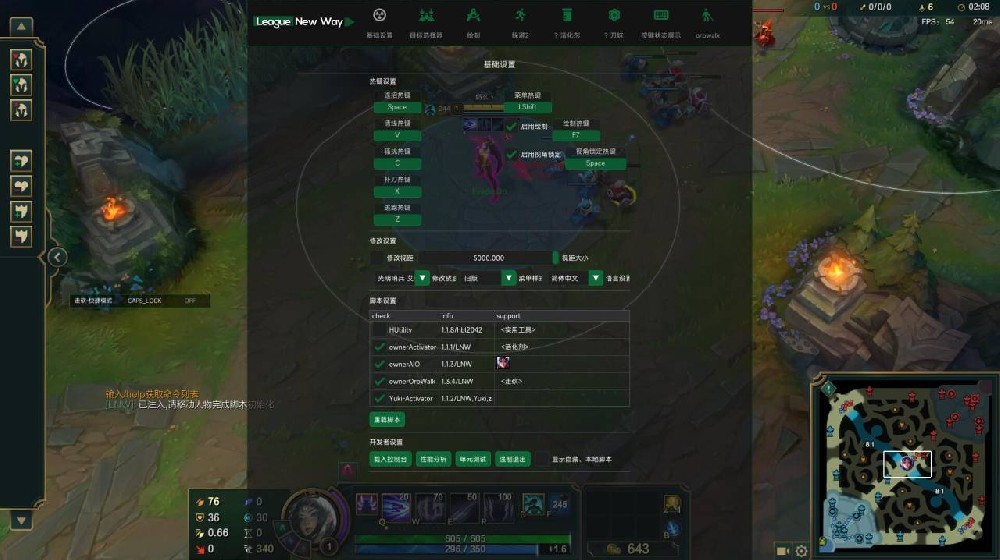Toggle the HUtility script checkbox
The width and height of the screenshot is (1000, 560).
pos(379,329)
